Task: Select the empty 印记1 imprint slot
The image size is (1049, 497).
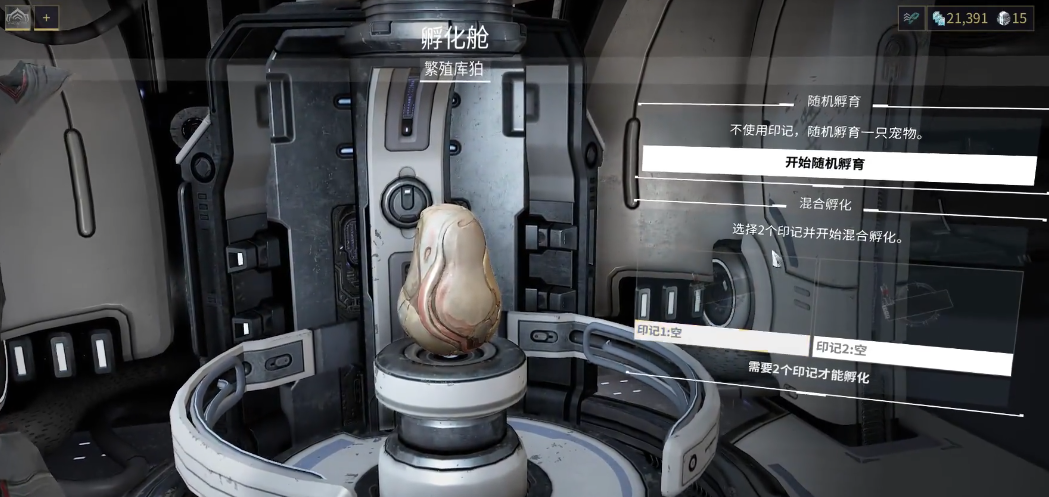Action: (x=720, y=338)
